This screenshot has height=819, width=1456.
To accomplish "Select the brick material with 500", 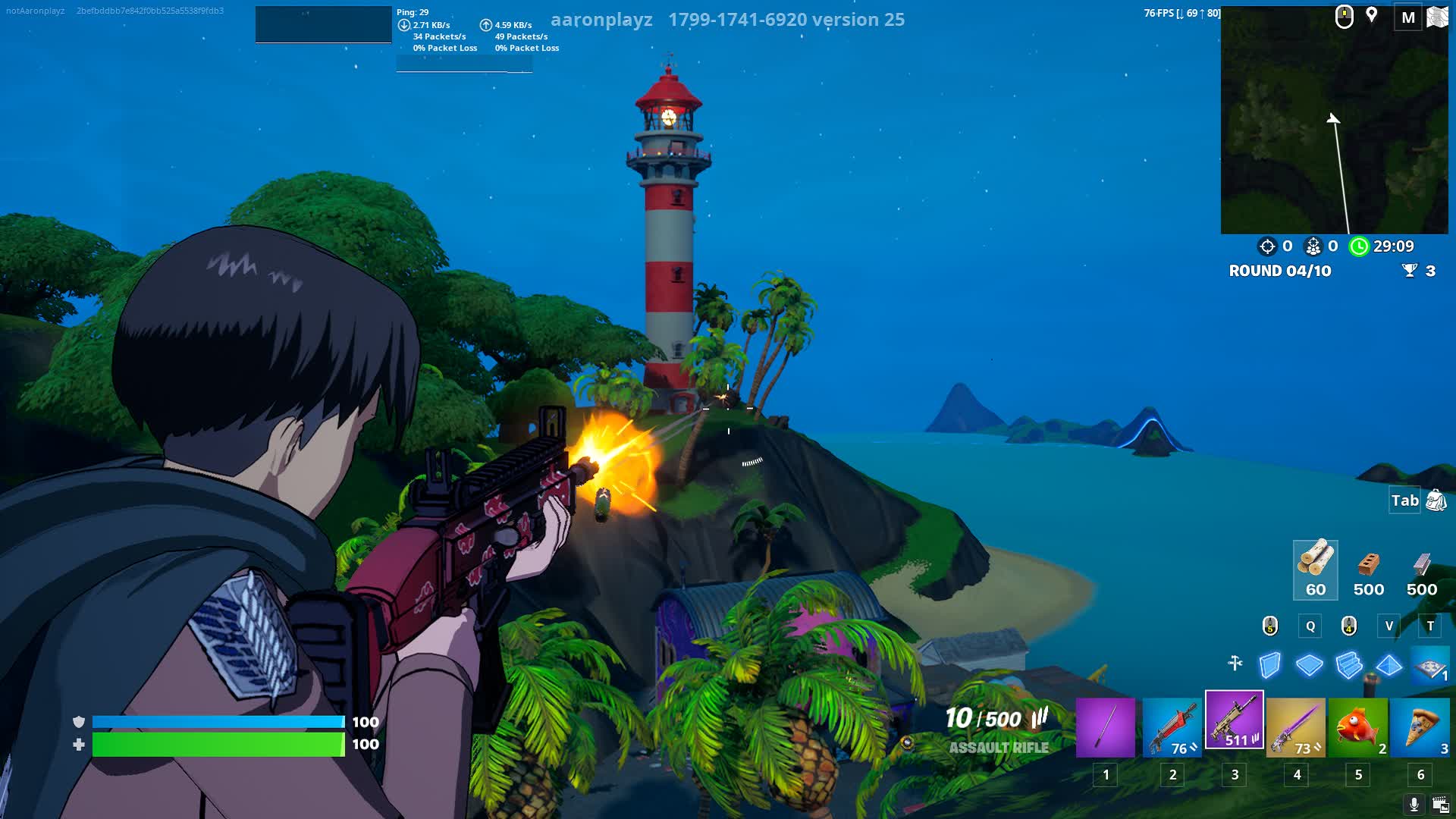I will pyautogui.click(x=1368, y=570).
